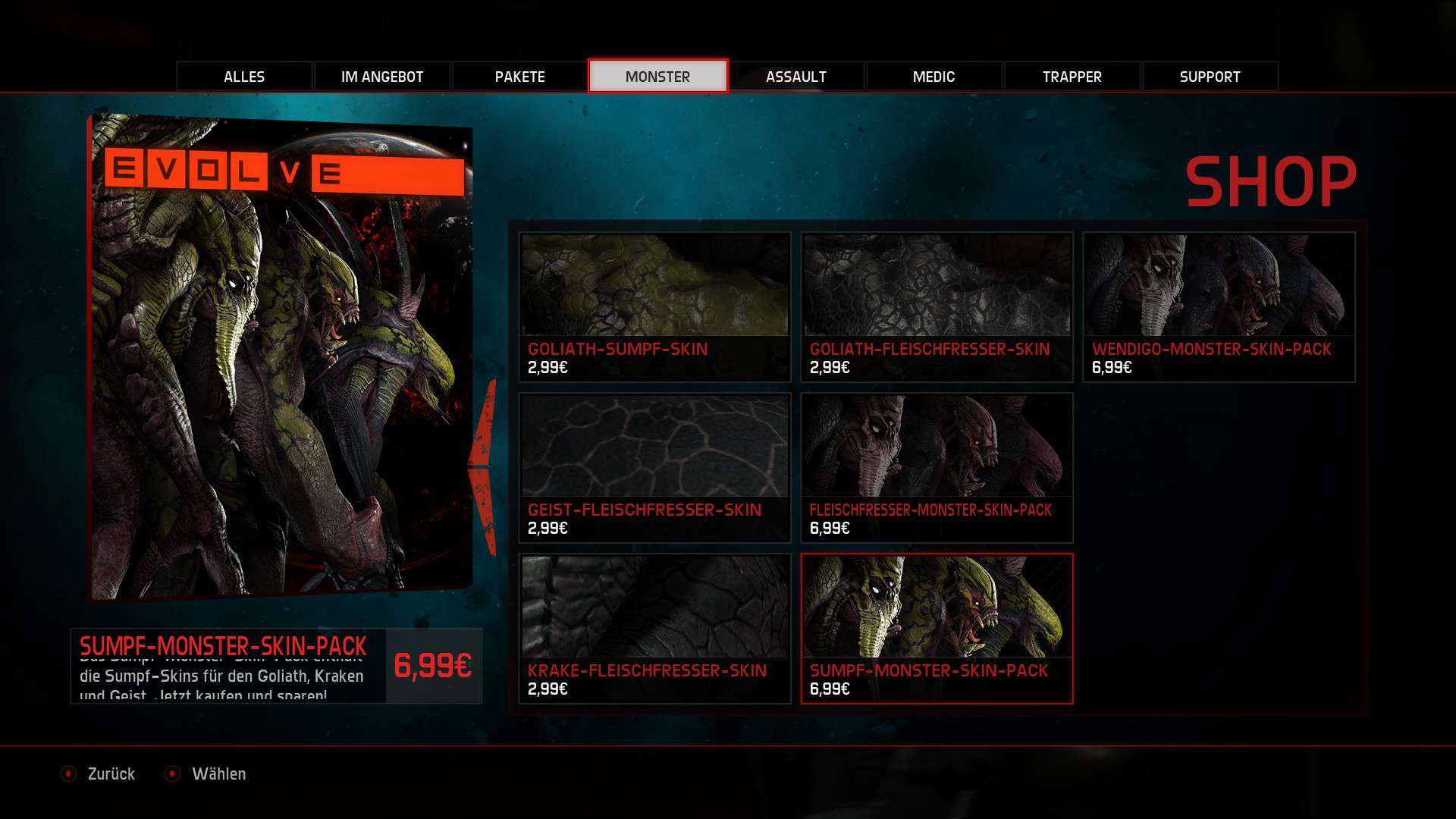Select the highlighted Sumpf-Monster-Skin-Pack tile
Viewport: 1456px width, 819px height.
pyautogui.click(x=937, y=628)
